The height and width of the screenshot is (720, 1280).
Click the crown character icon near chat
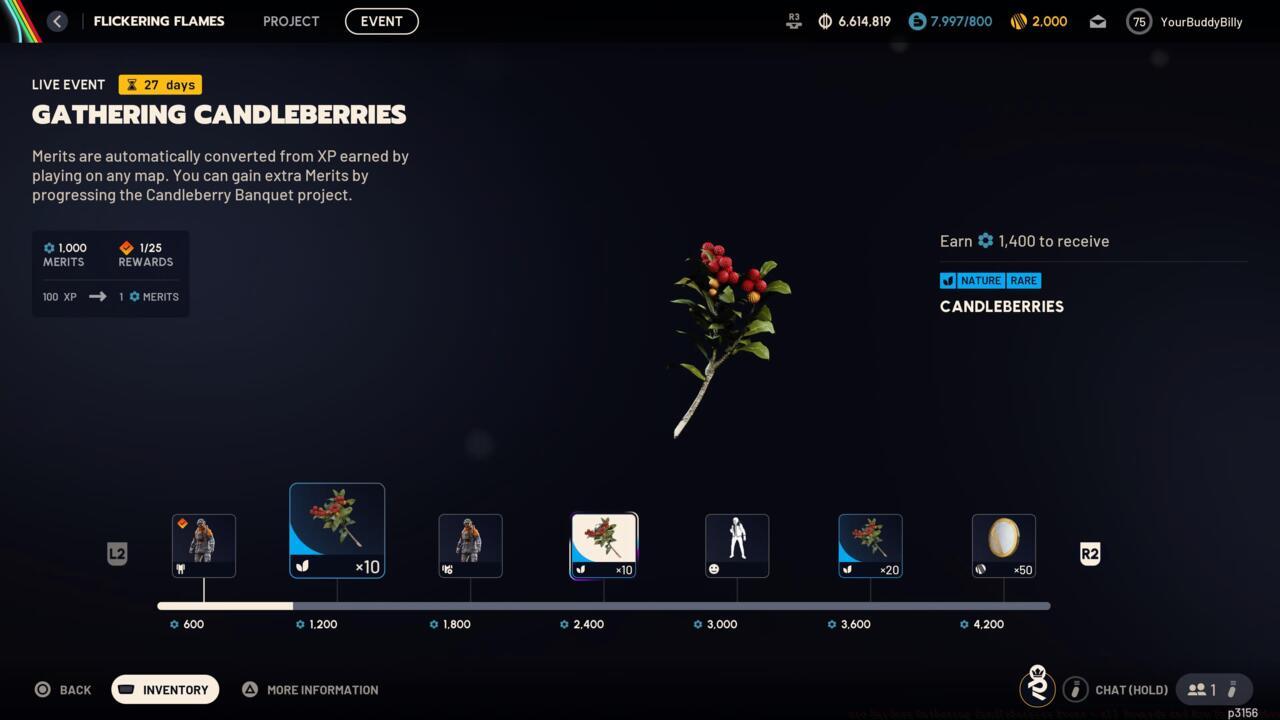pos(1037,688)
